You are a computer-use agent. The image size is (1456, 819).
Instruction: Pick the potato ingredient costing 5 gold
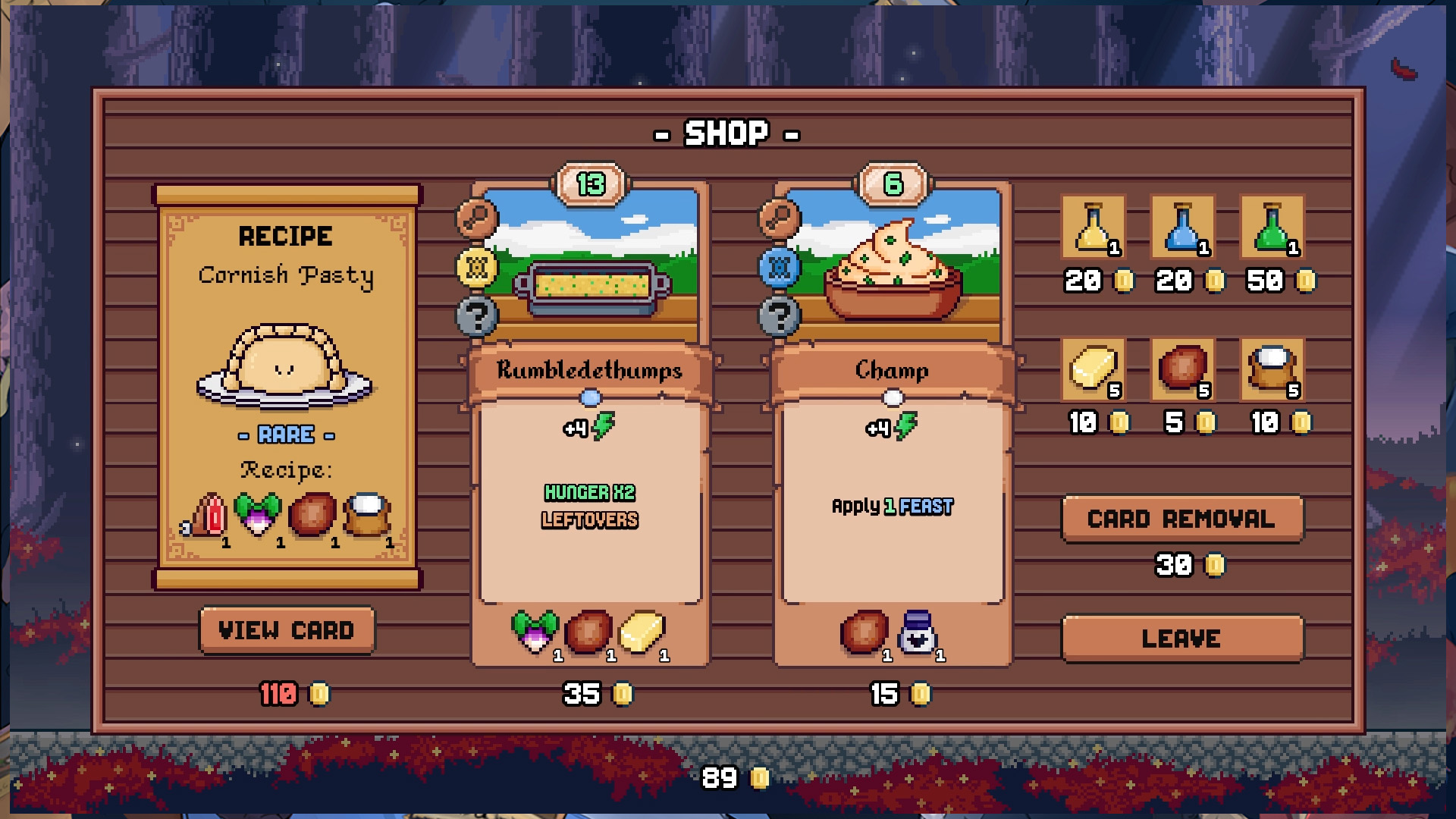click(1182, 372)
